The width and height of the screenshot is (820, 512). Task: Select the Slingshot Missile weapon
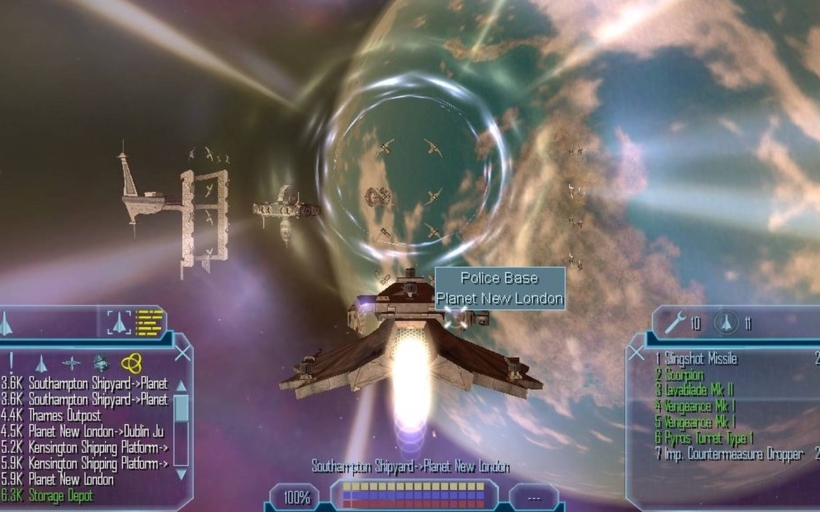(702, 358)
